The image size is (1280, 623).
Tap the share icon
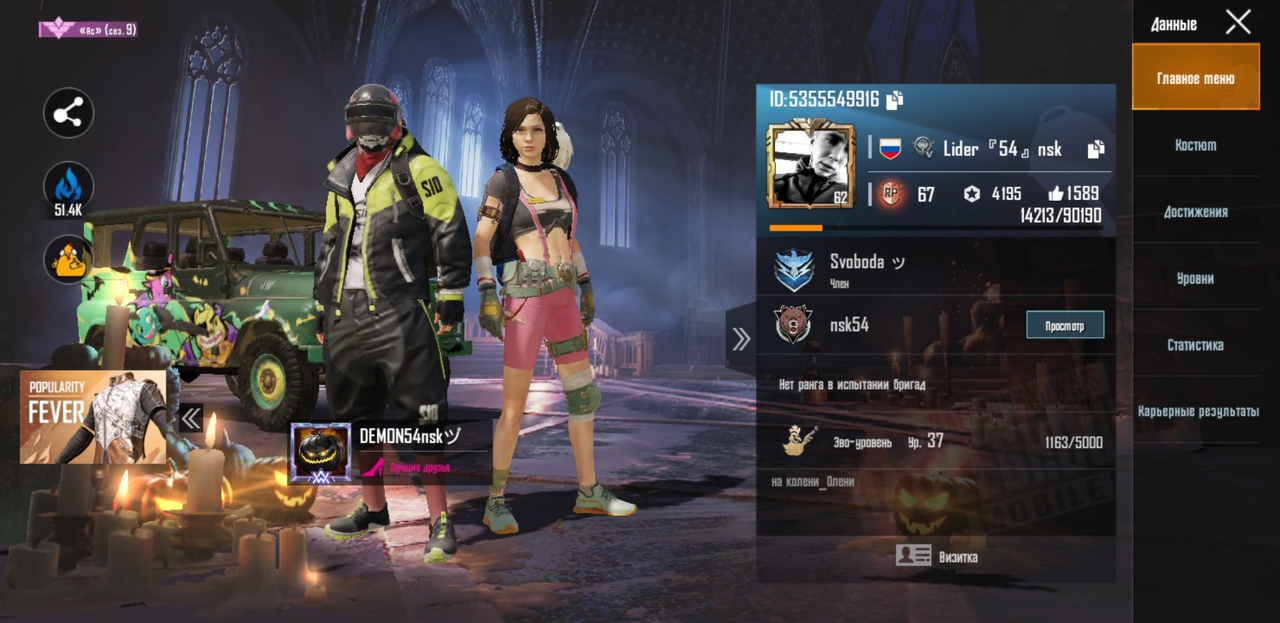click(x=68, y=114)
